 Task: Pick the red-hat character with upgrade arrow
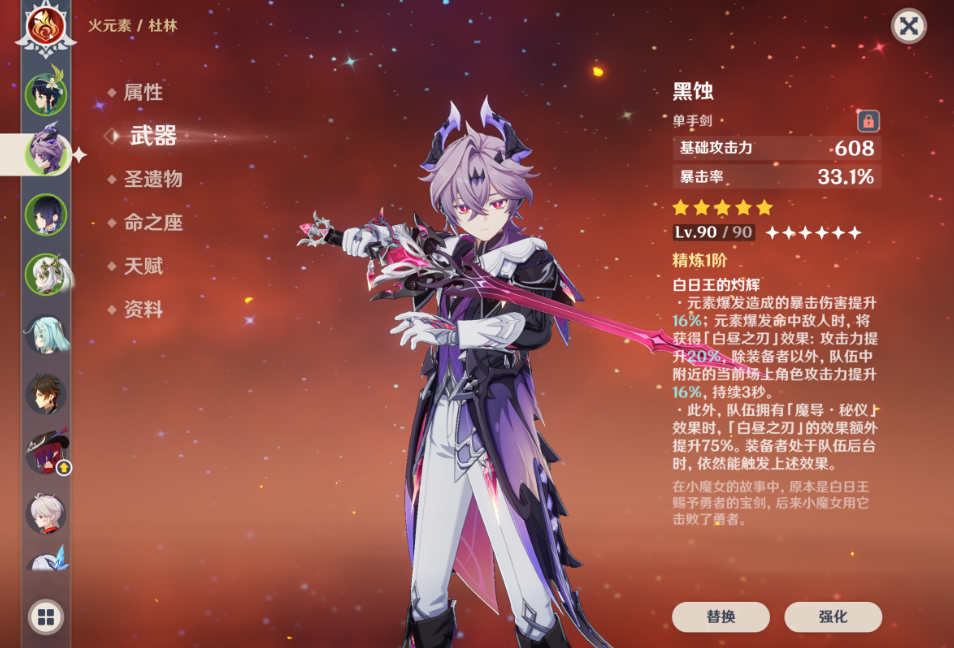point(46,453)
